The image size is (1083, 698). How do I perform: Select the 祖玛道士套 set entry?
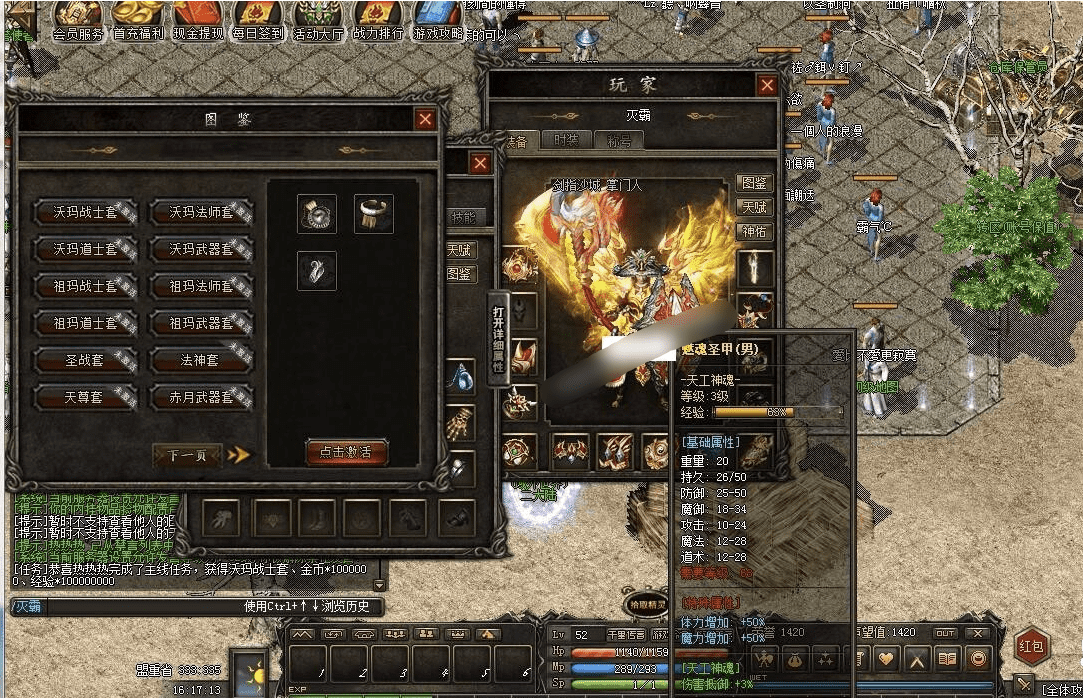pos(86,323)
